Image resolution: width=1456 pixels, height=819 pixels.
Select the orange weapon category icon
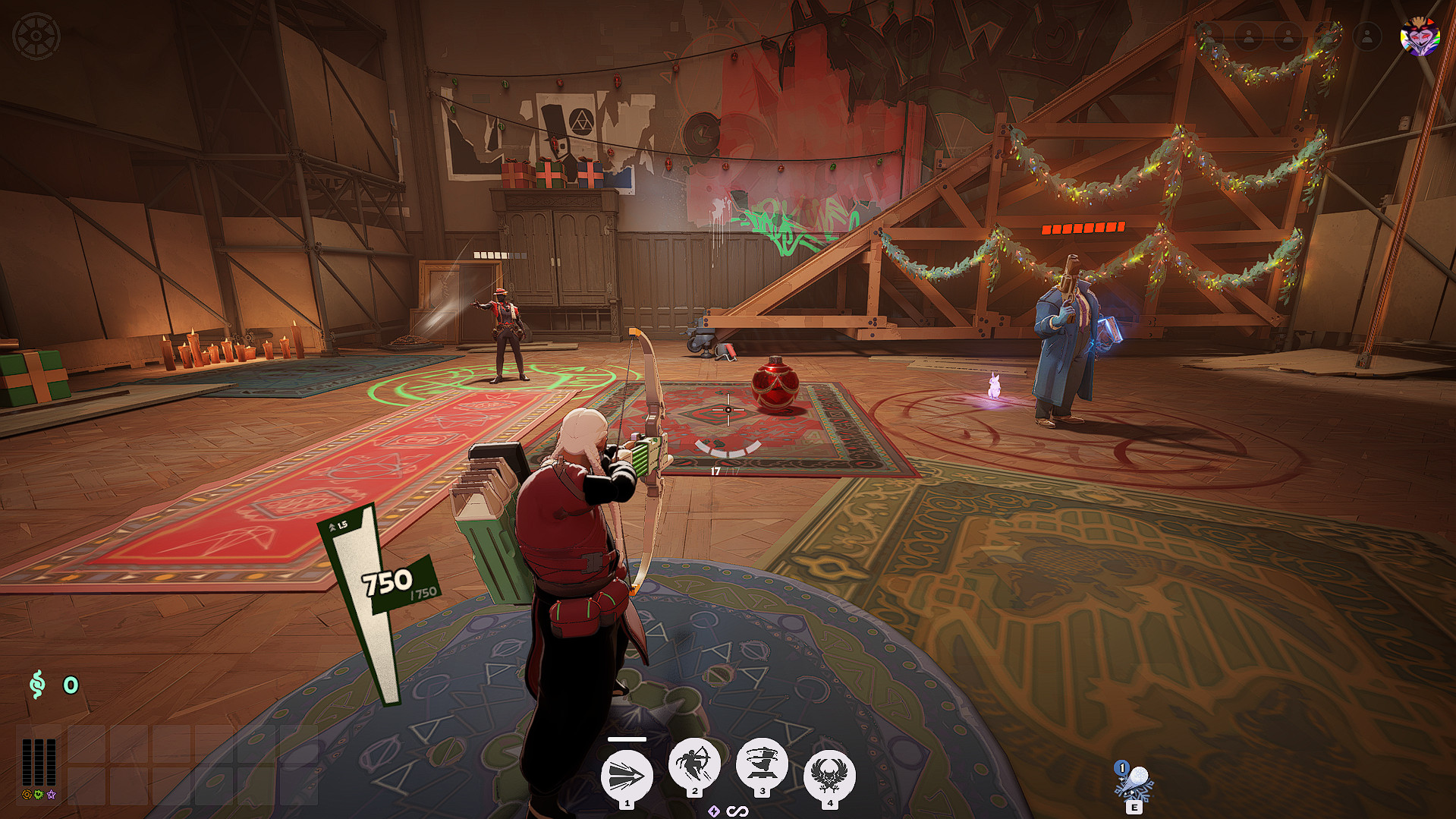[x=27, y=795]
